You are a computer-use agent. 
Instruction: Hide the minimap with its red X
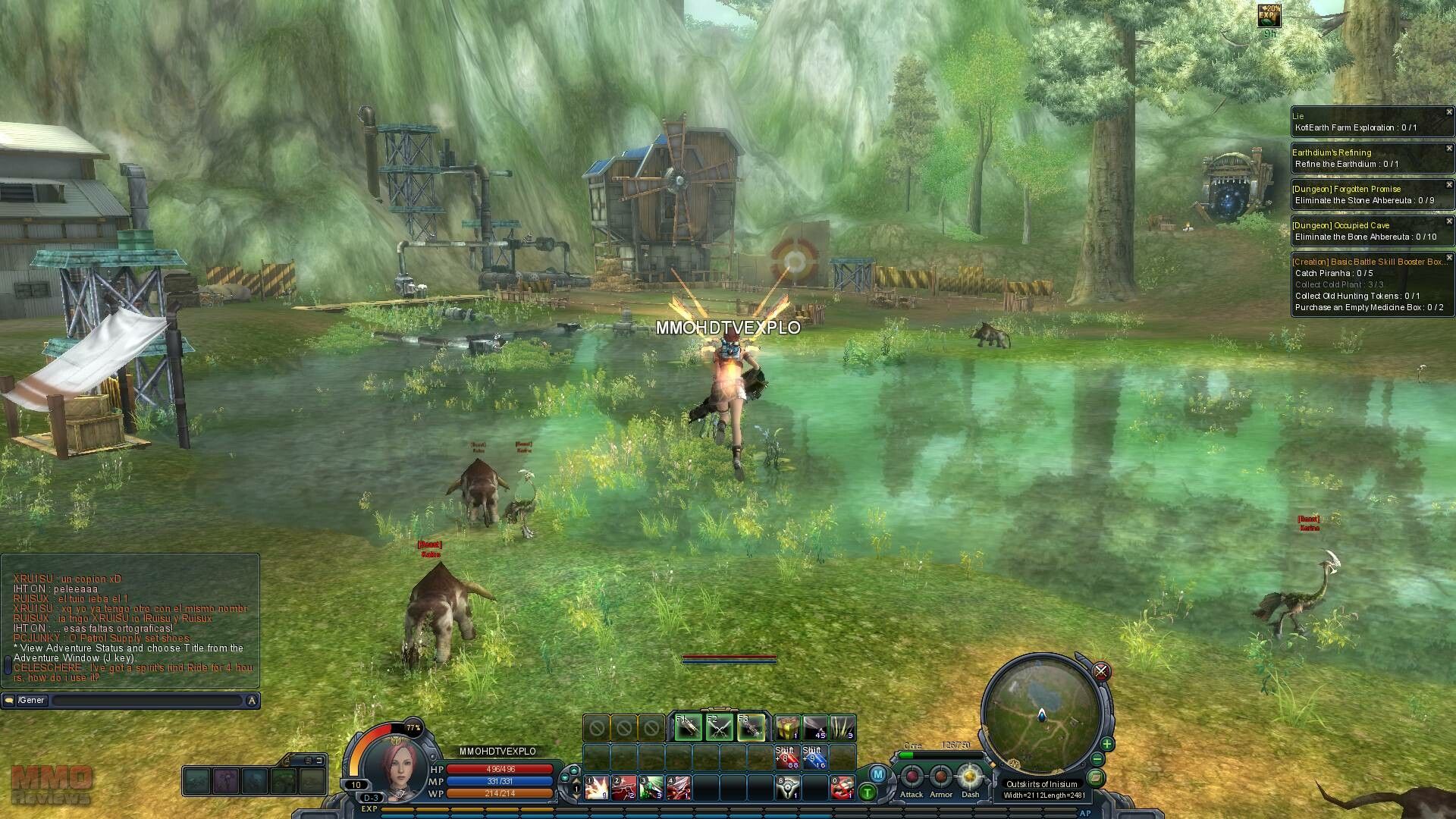pyautogui.click(x=1102, y=672)
